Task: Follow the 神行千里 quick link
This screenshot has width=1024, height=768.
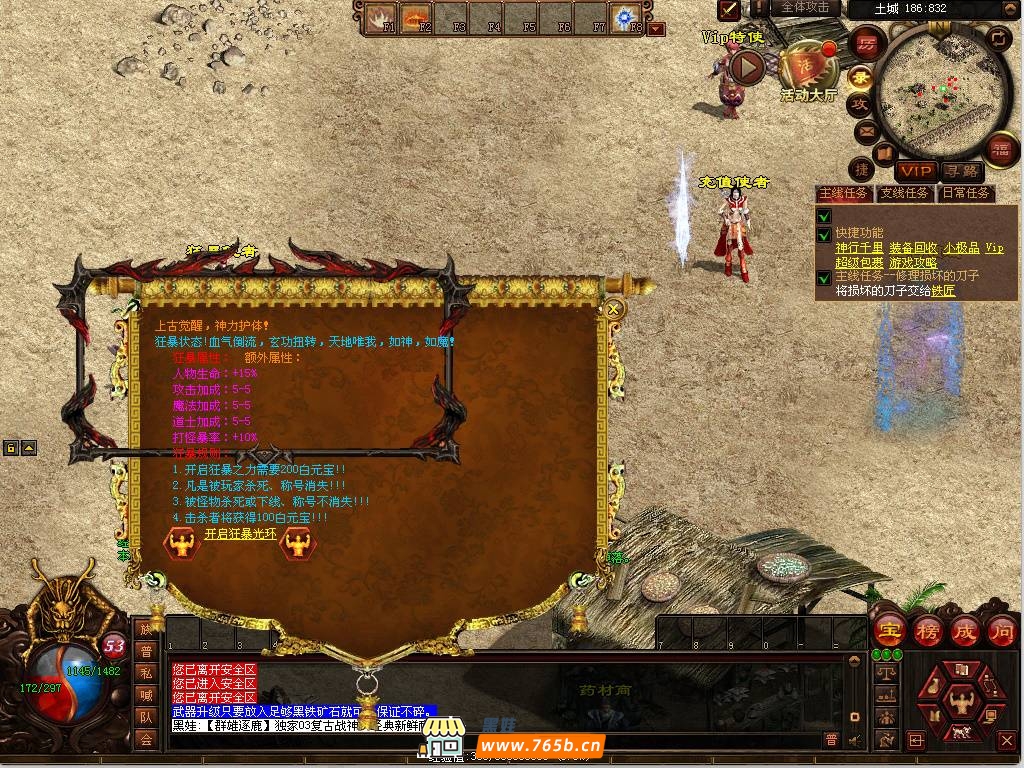Action: click(x=859, y=248)
